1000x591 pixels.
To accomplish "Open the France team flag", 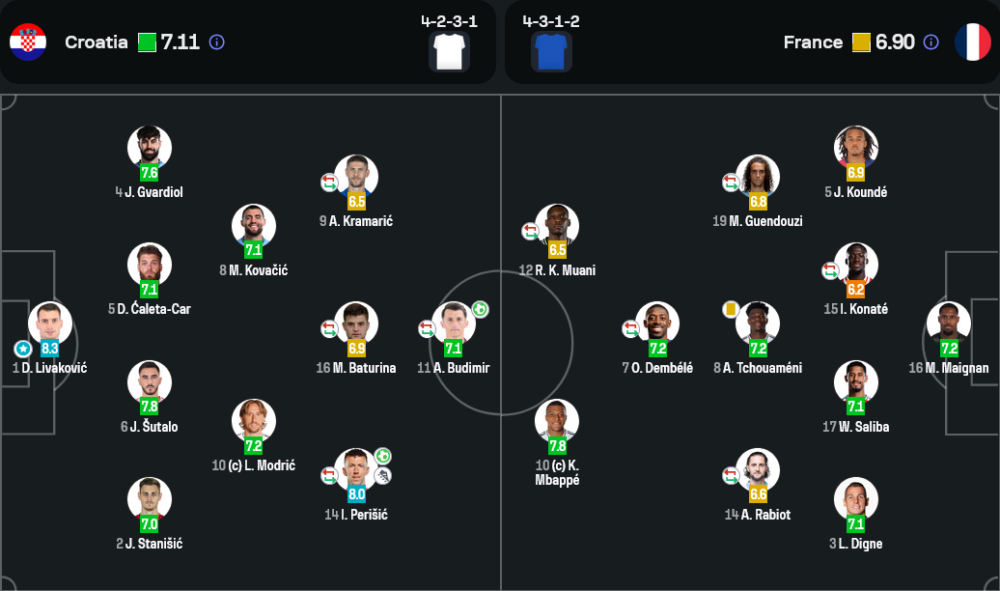I will 972,42.
